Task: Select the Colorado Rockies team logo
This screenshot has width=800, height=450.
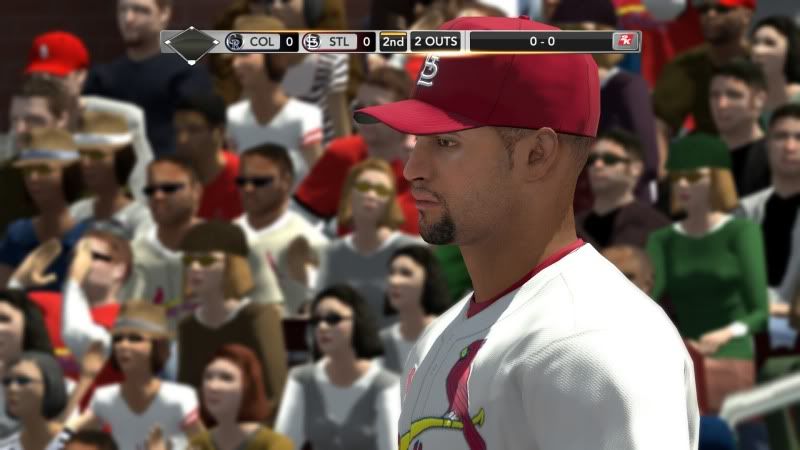Action: (x=234, y=42)
